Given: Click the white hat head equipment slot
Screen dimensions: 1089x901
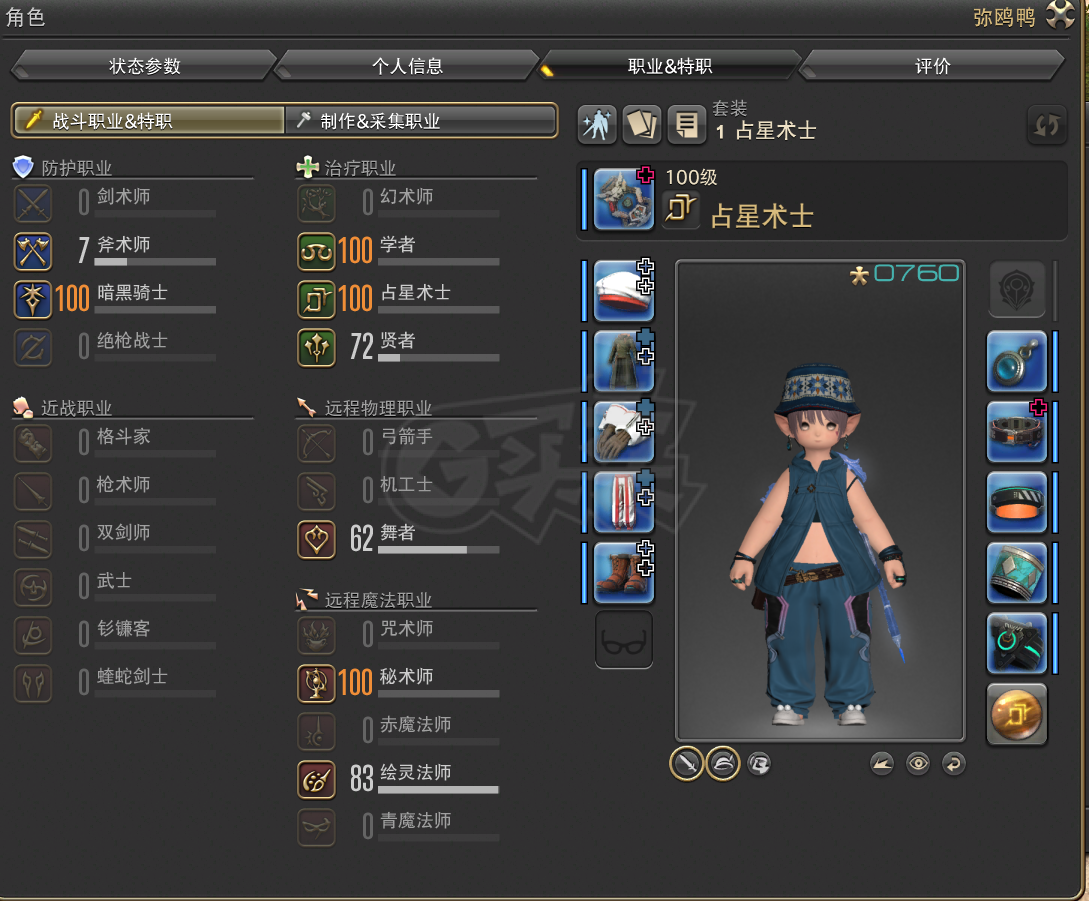Looking at the screenshot, I should click(623, 291).
